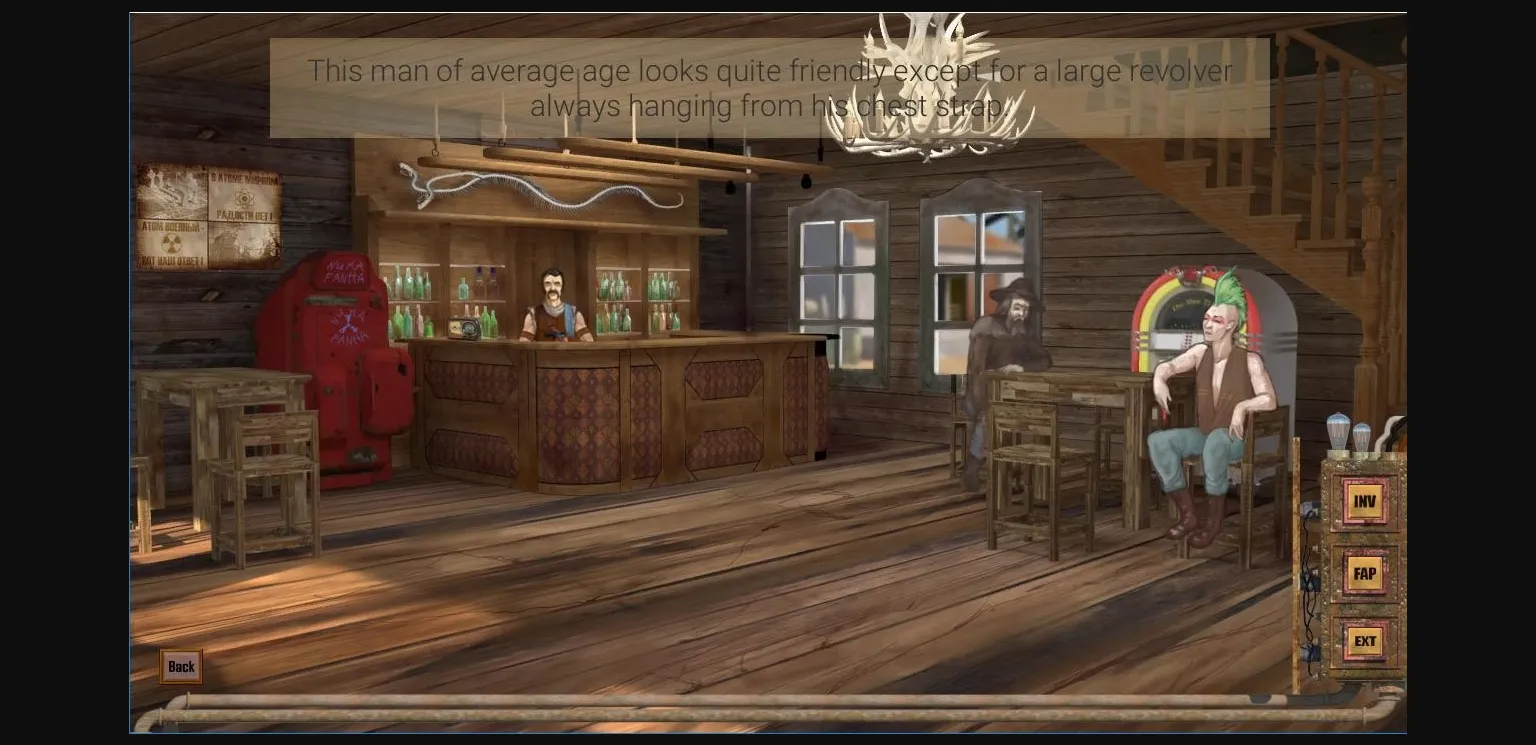
Task: Dismiss the description text at the top
Action: click(x=768, y=88)
